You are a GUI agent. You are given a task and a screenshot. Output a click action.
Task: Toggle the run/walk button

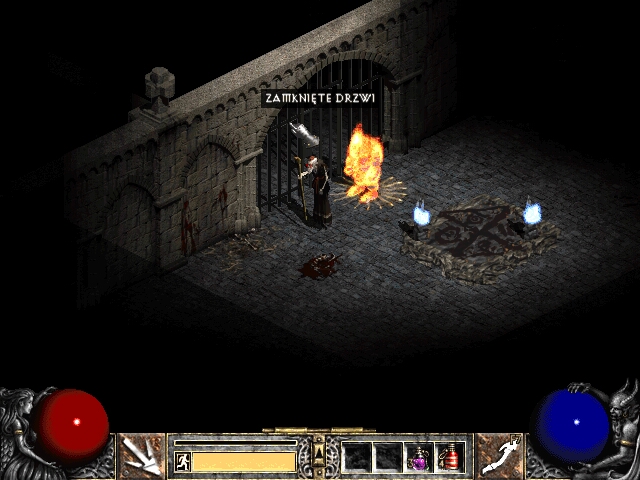click(x=183, y=461)
